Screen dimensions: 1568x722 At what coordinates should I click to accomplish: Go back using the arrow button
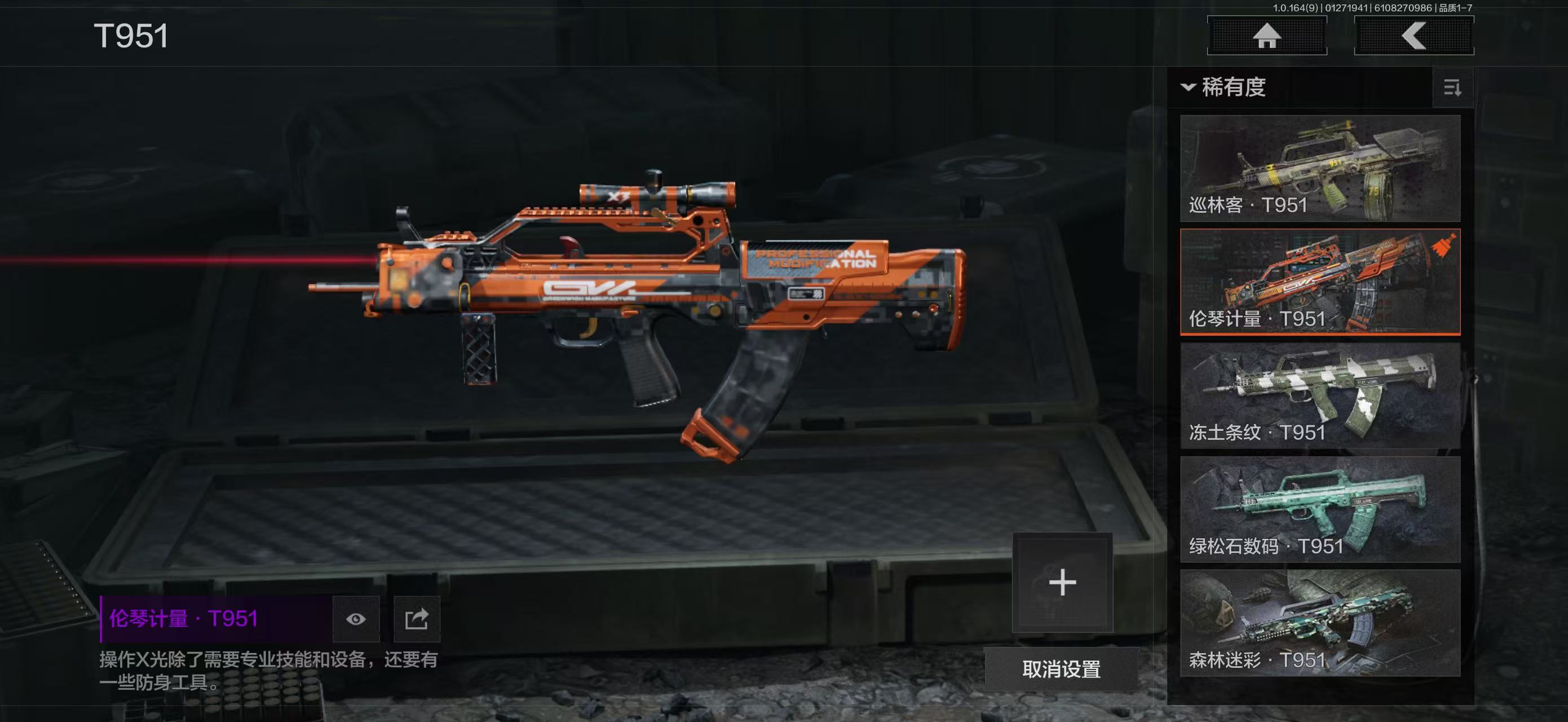[1414, 36]
